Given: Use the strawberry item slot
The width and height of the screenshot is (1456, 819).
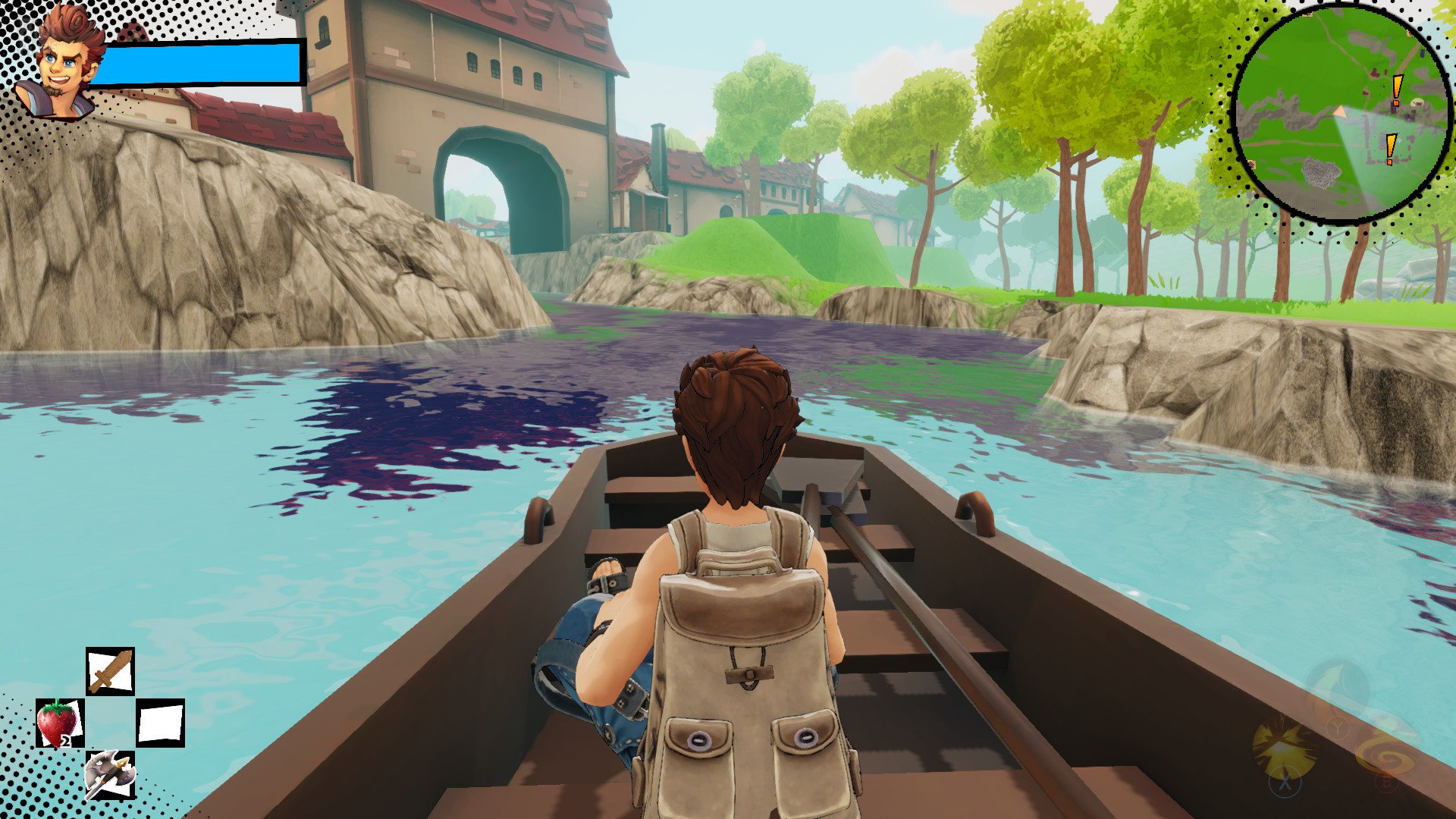Looking at the screenshot, I should pyautogui.click(x=59, y=723).
